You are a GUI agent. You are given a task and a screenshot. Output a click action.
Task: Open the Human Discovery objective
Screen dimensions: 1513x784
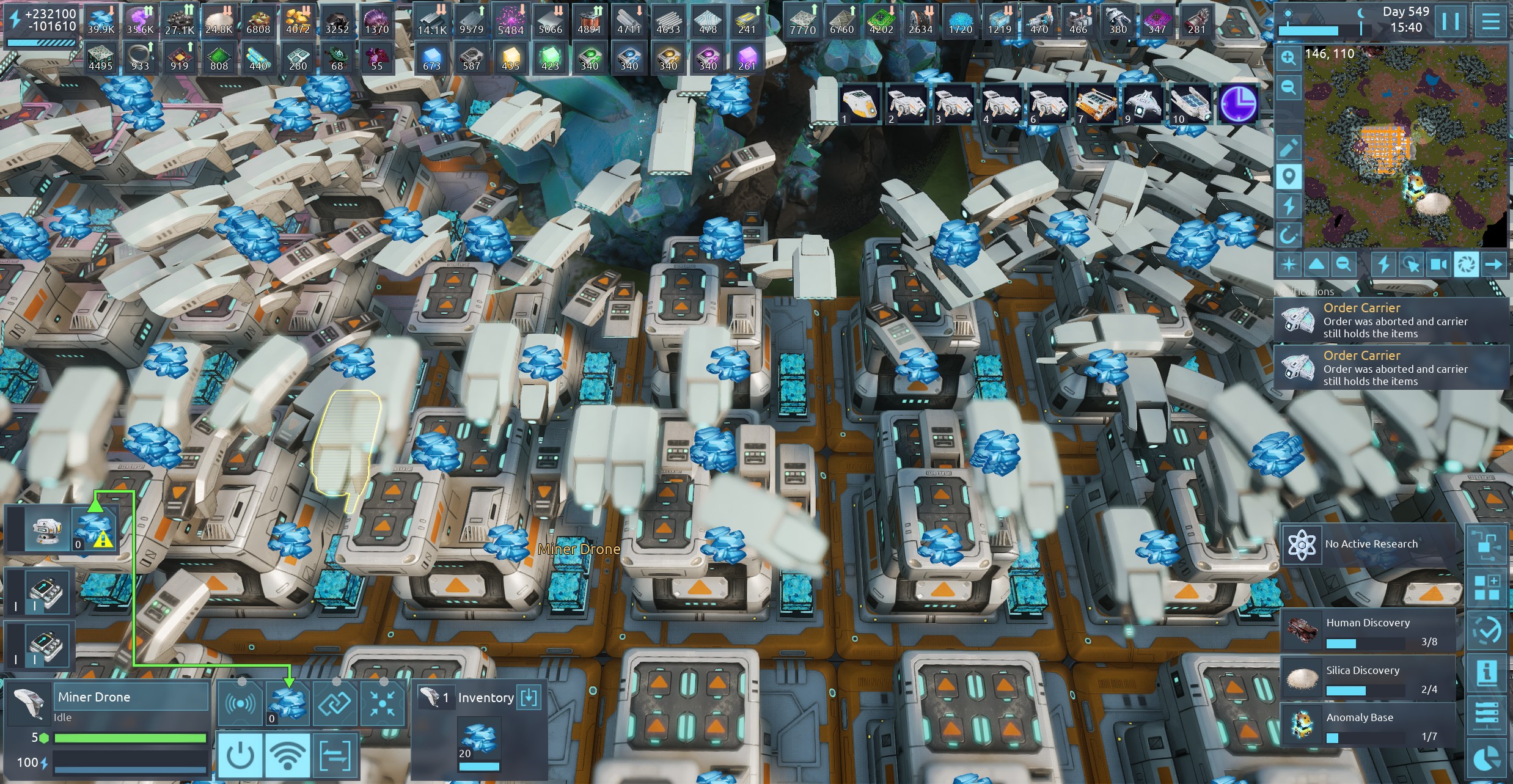click(1368, 632)
